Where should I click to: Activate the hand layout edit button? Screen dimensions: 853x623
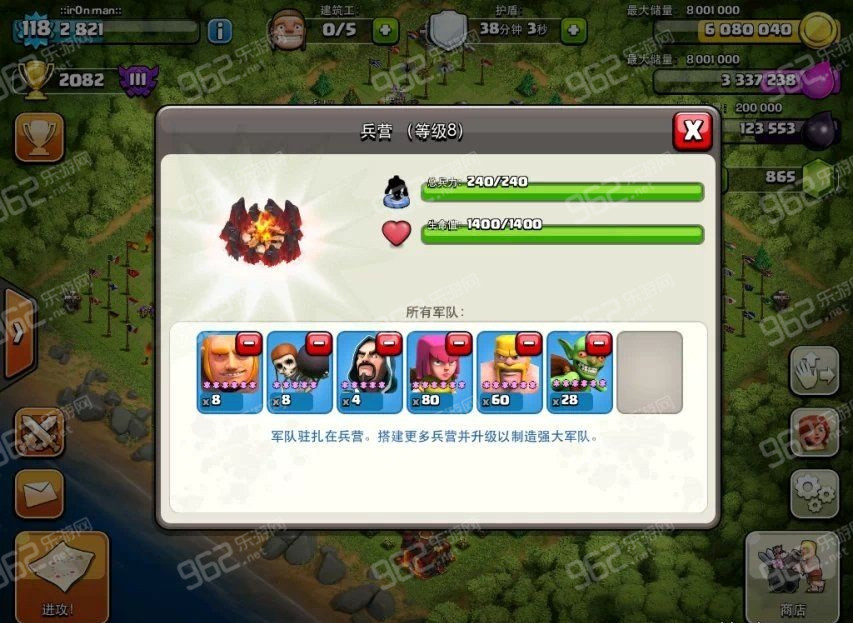[814, 372]
